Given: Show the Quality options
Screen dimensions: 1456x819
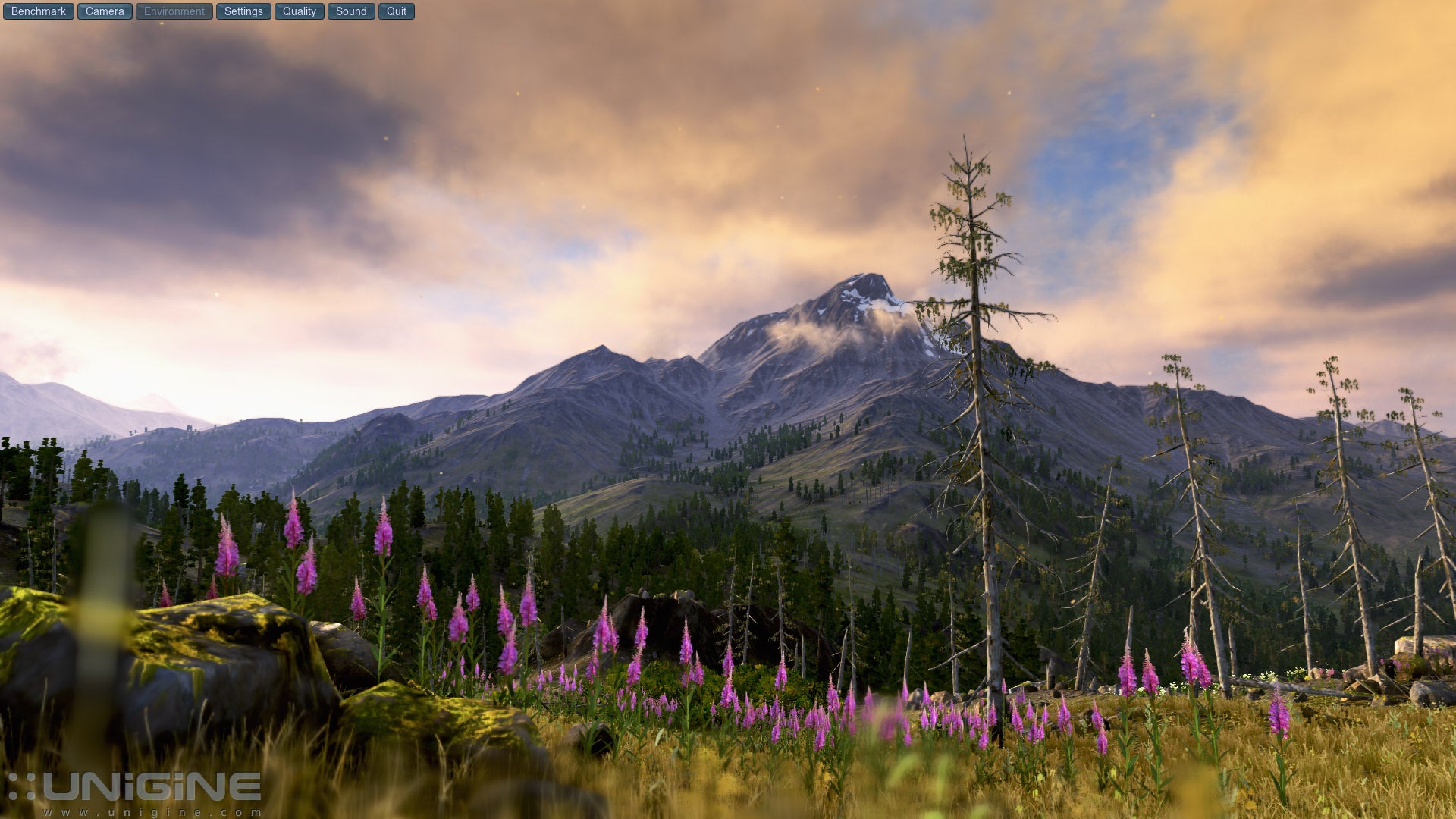Looking at the screenshot, I should click(300, 11).
